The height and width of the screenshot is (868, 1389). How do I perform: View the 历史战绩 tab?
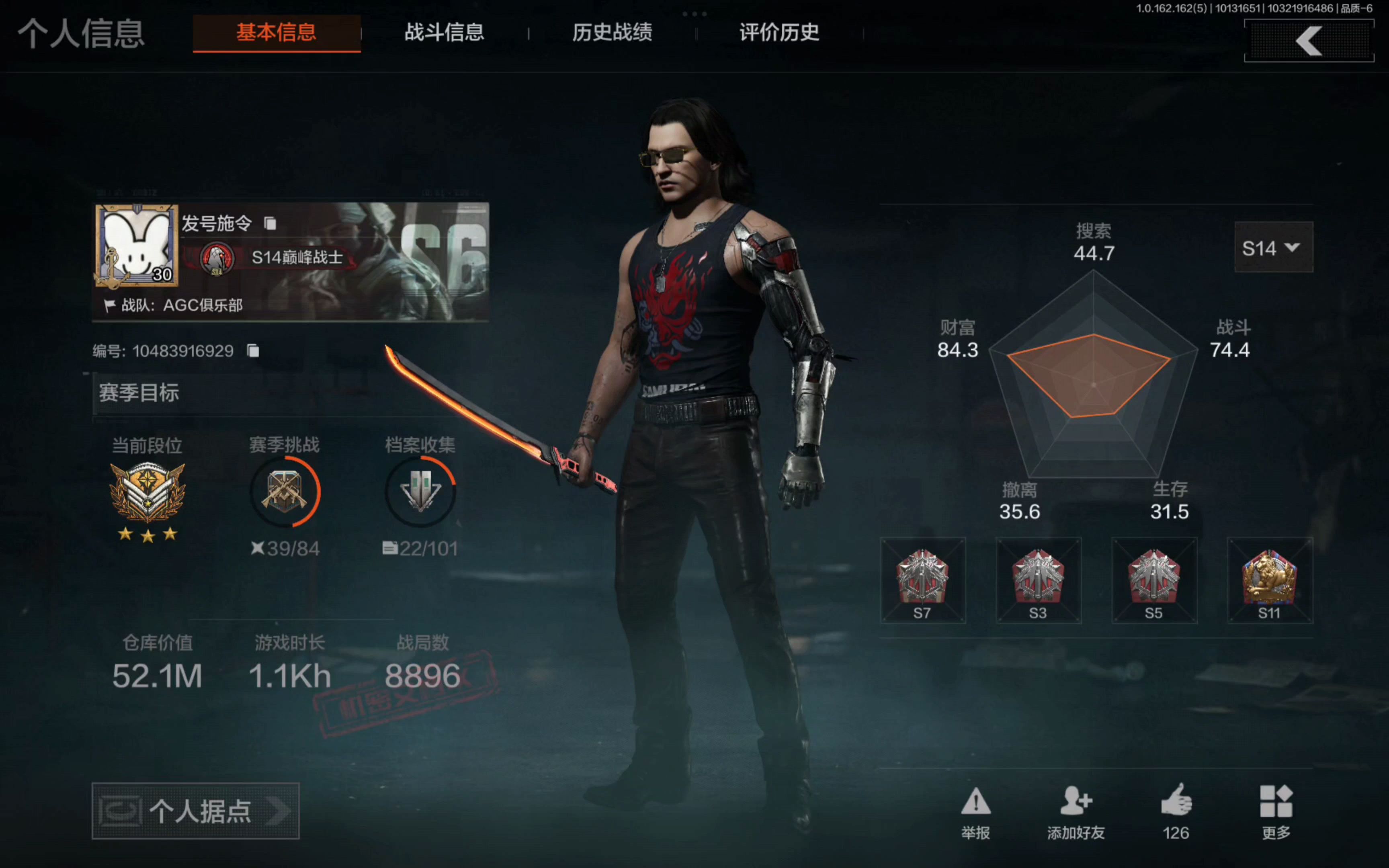612,33
